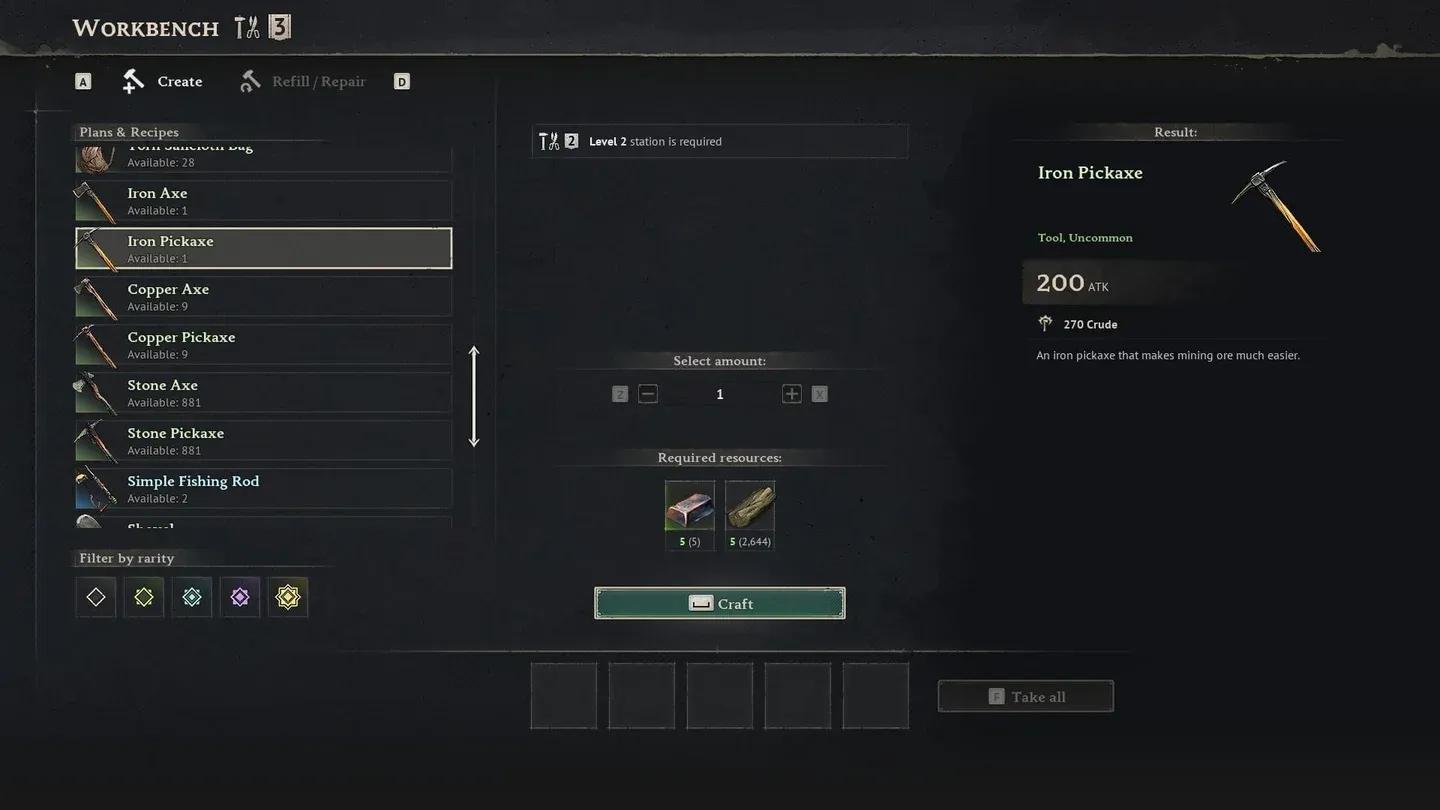Decrease the craft amount with minus
Viewport: 1440px width, 810px height.
click(x=648, y=394)
